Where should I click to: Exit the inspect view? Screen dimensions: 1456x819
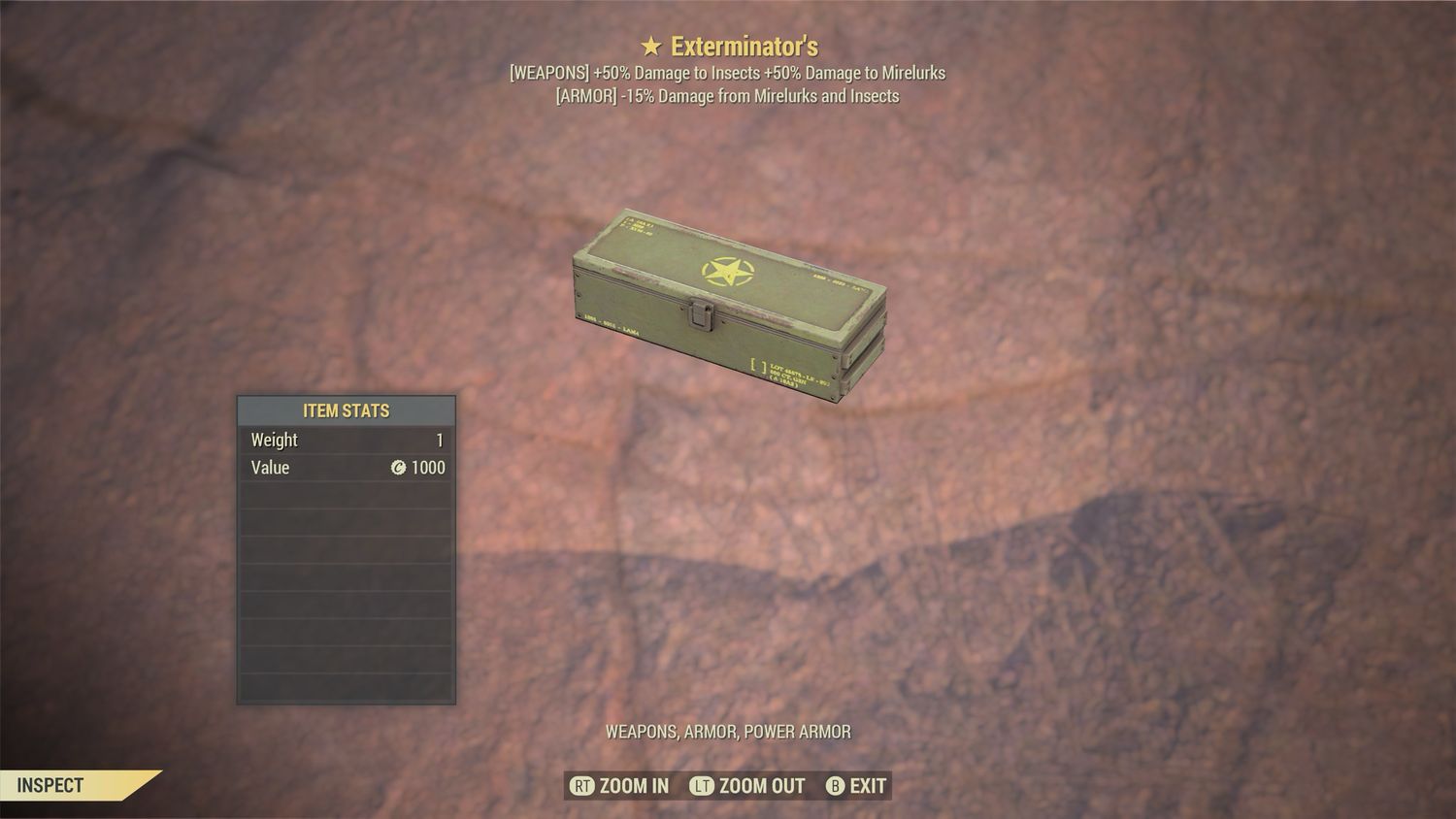point(867,786)
